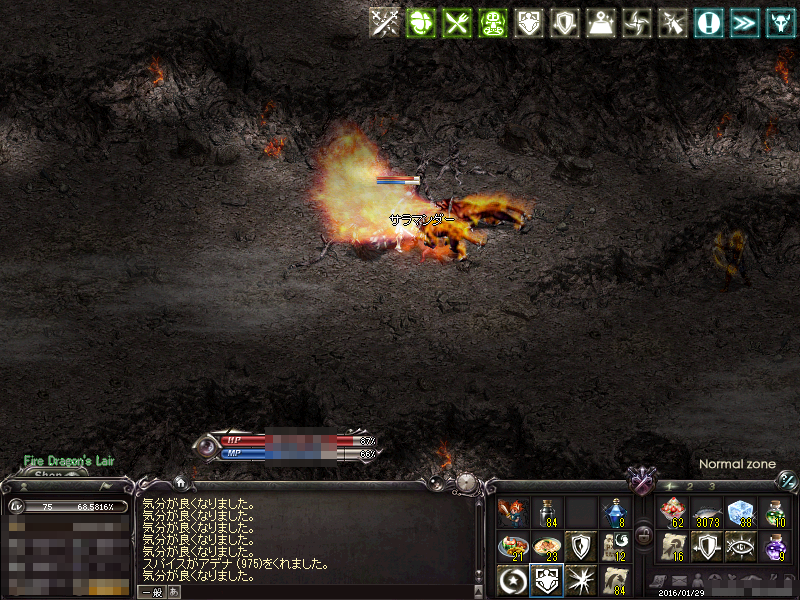
Task: Click the teal exclamation mark icon
Action: tap(710, 23)
